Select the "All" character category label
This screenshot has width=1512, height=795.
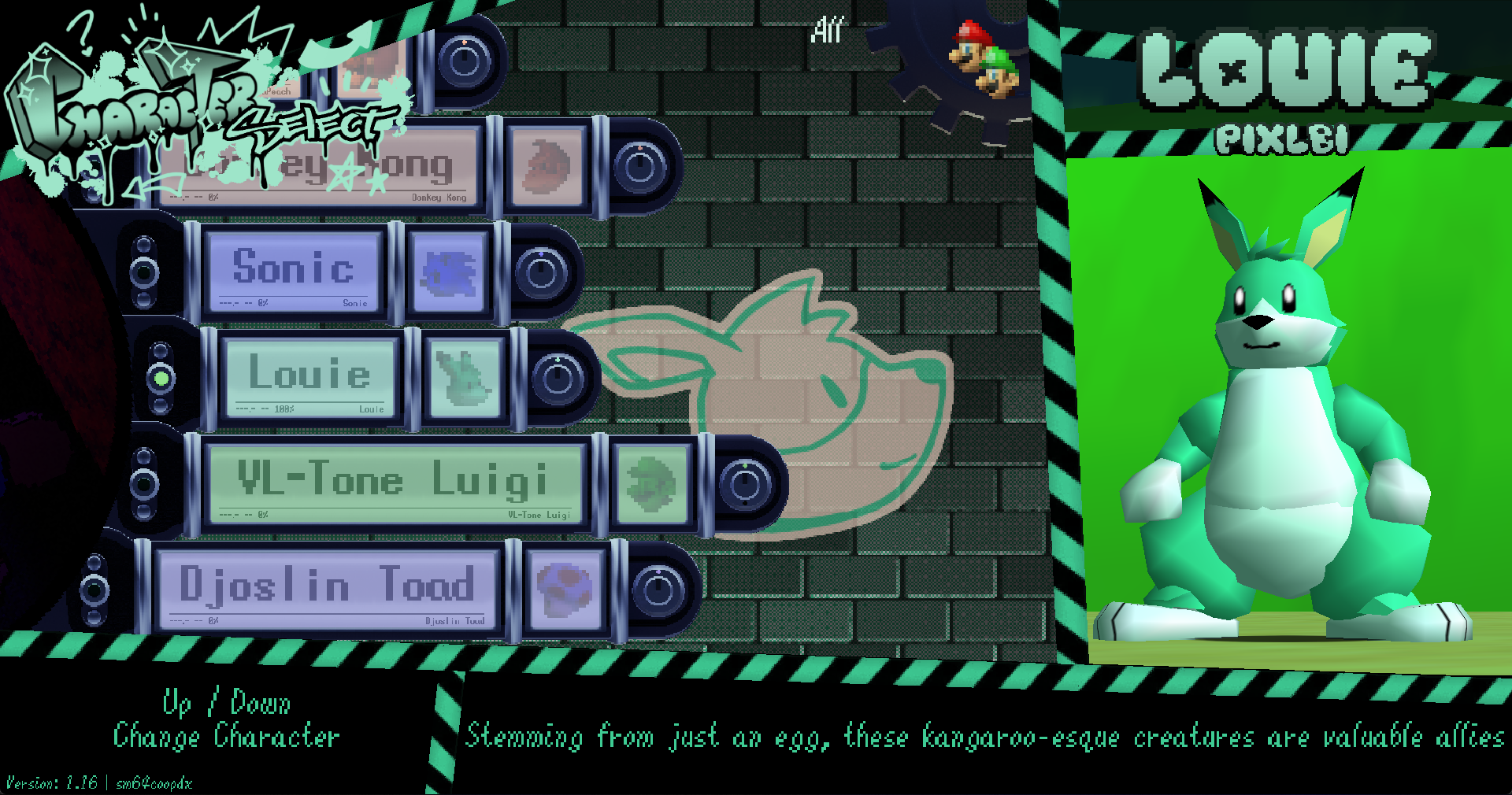[827, 31]
